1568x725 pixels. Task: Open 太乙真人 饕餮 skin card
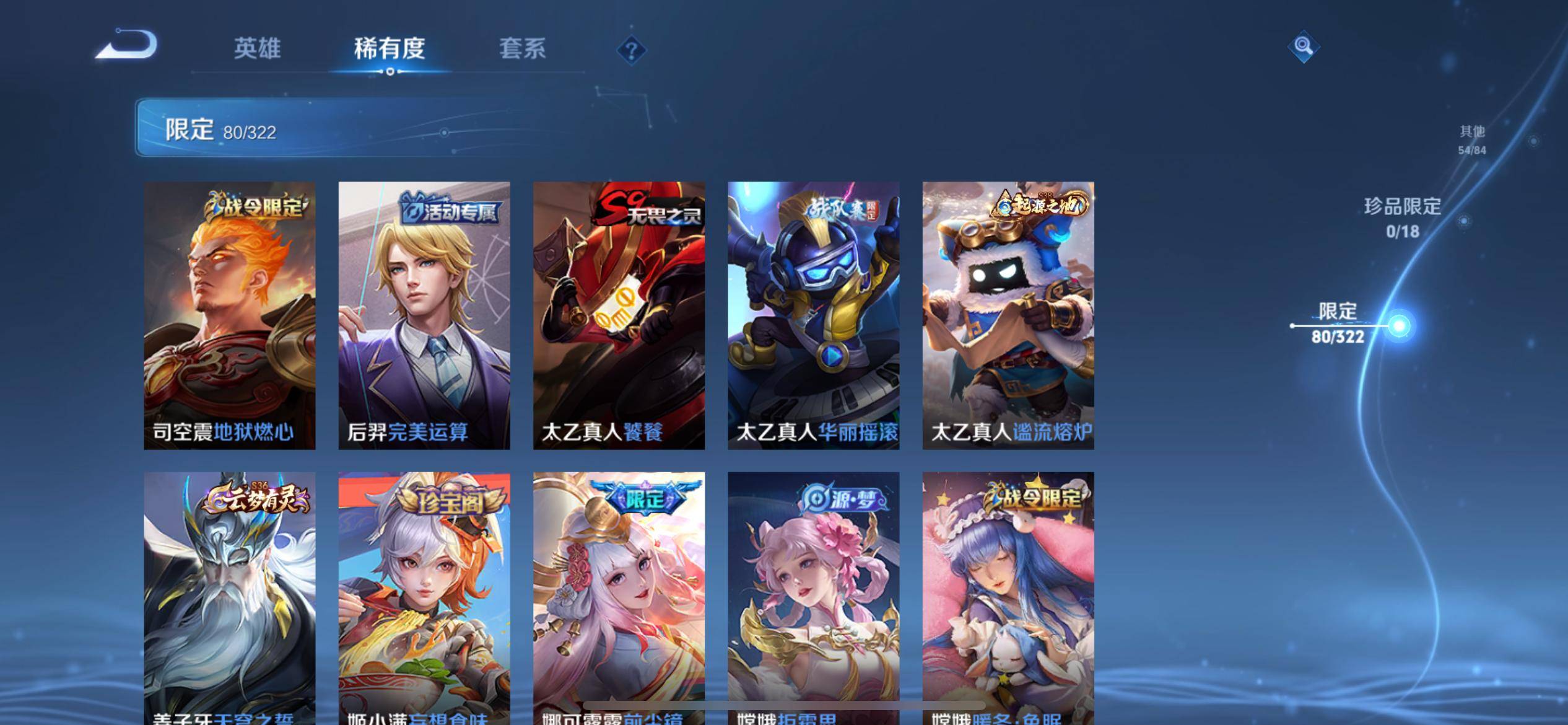[x=619, y=315]
